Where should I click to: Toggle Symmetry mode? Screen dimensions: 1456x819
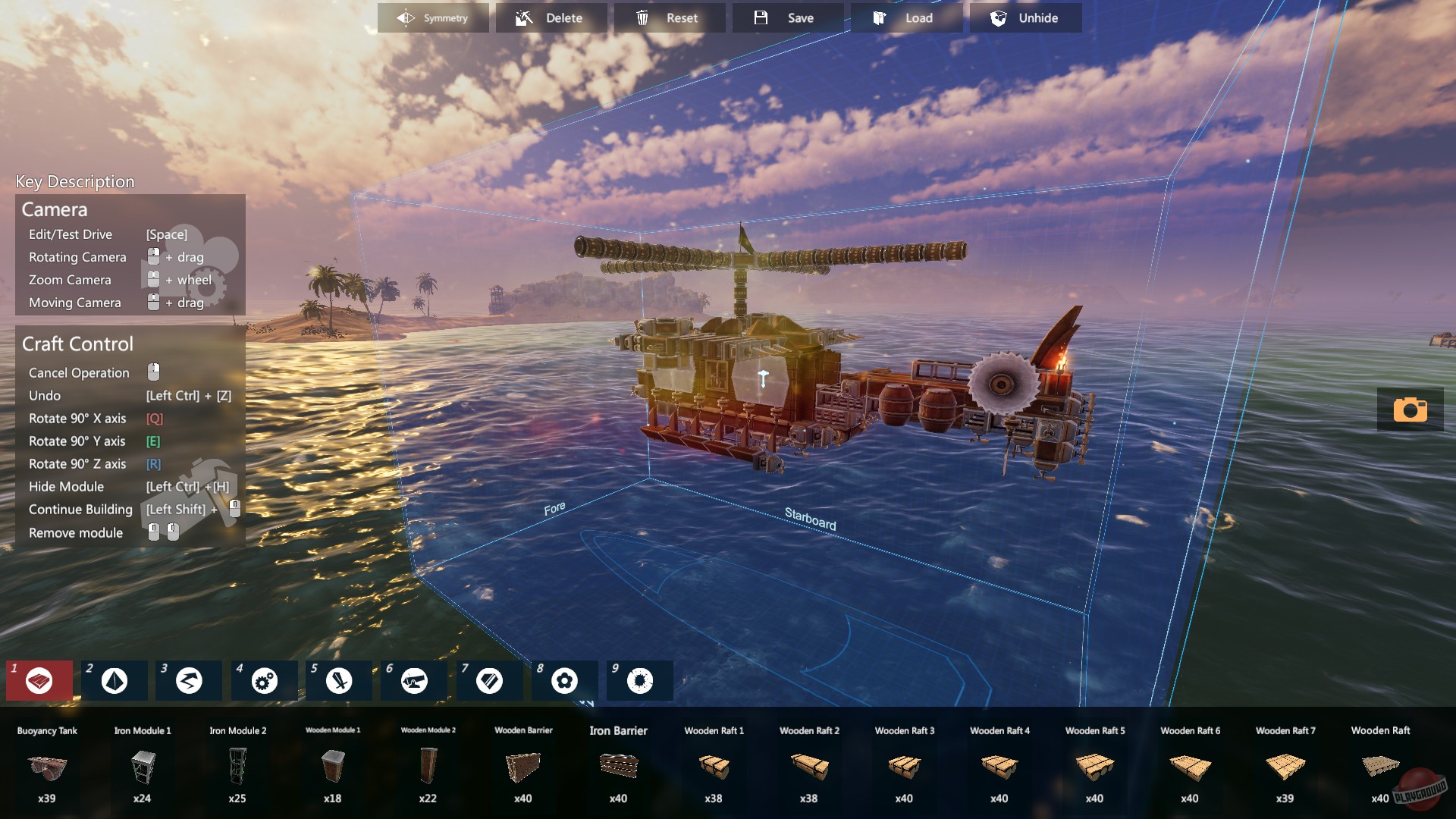pos(433,17)
